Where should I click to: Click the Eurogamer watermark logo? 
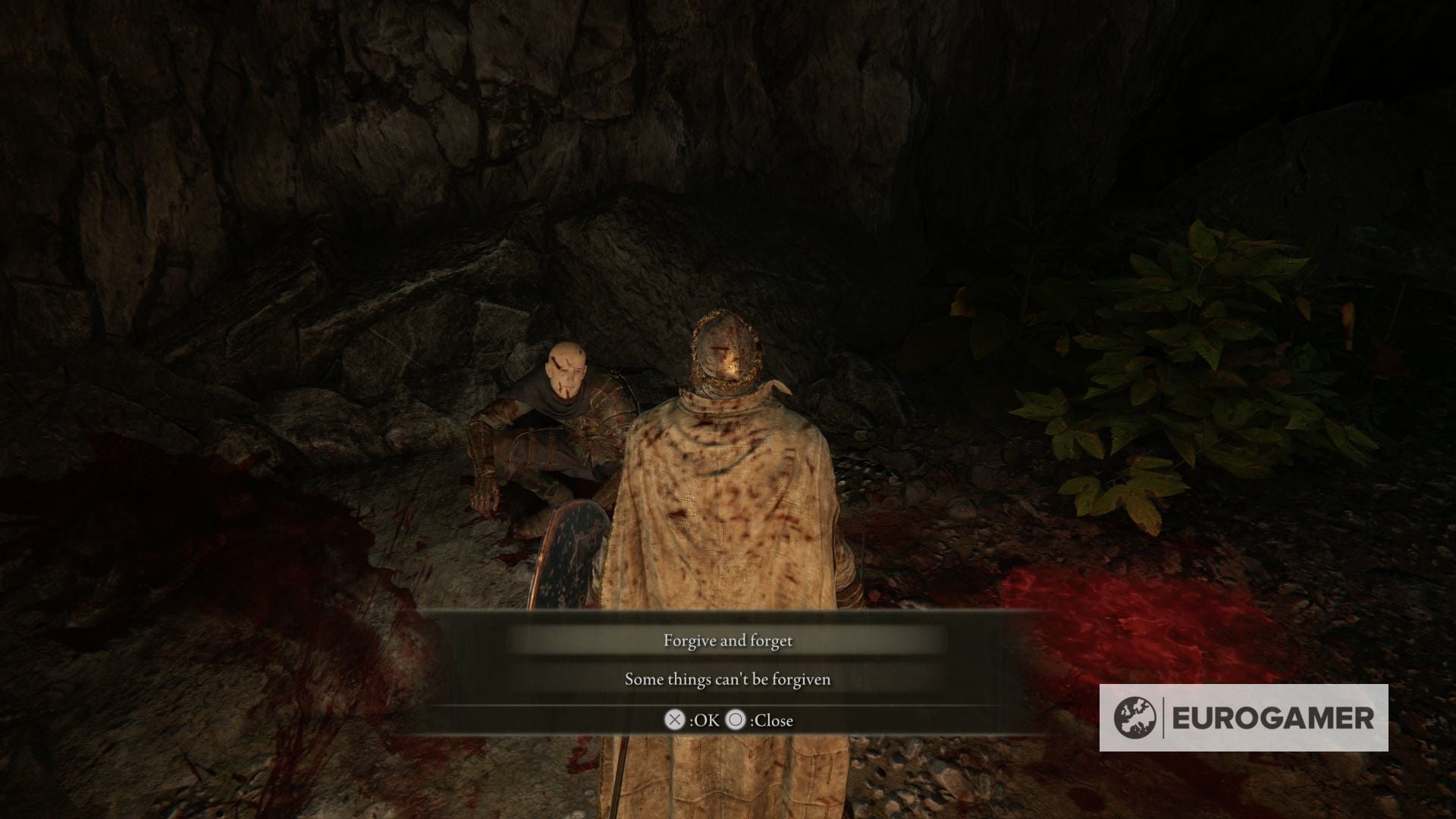pyautogui.click(x=1243, y=717)
